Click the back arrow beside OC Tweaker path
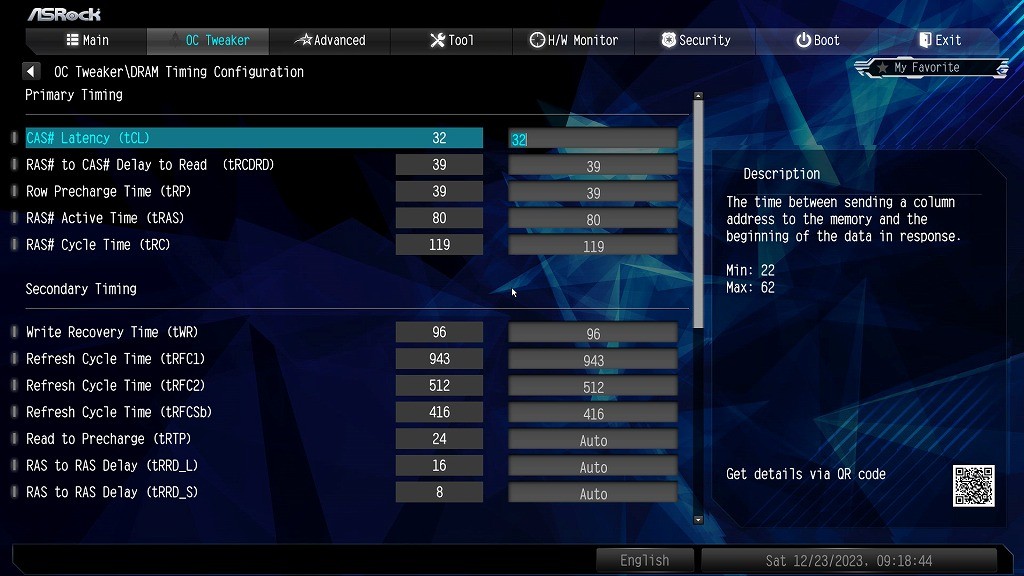This screenshot has height=576, width=1024. [x=31, y=72]
